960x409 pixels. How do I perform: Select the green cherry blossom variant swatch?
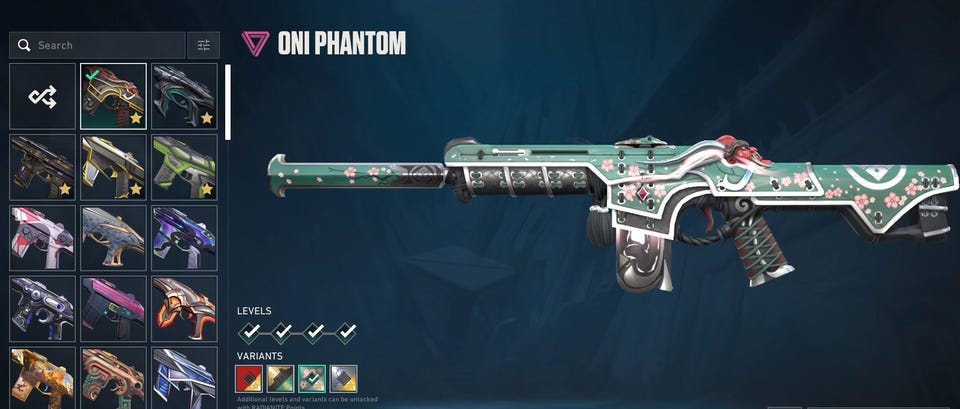point(312,378)
